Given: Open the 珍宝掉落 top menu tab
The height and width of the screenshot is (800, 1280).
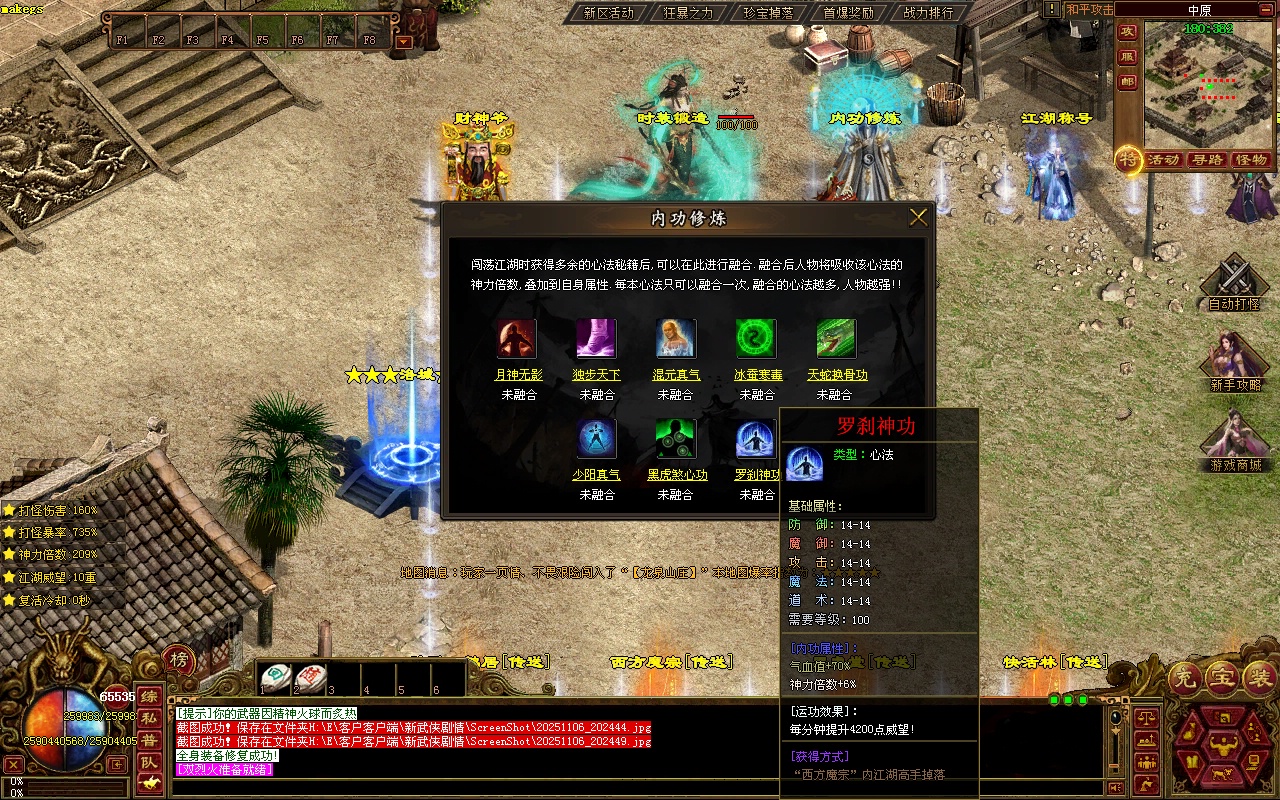Looking at the screenshot, I should [768, 13].
